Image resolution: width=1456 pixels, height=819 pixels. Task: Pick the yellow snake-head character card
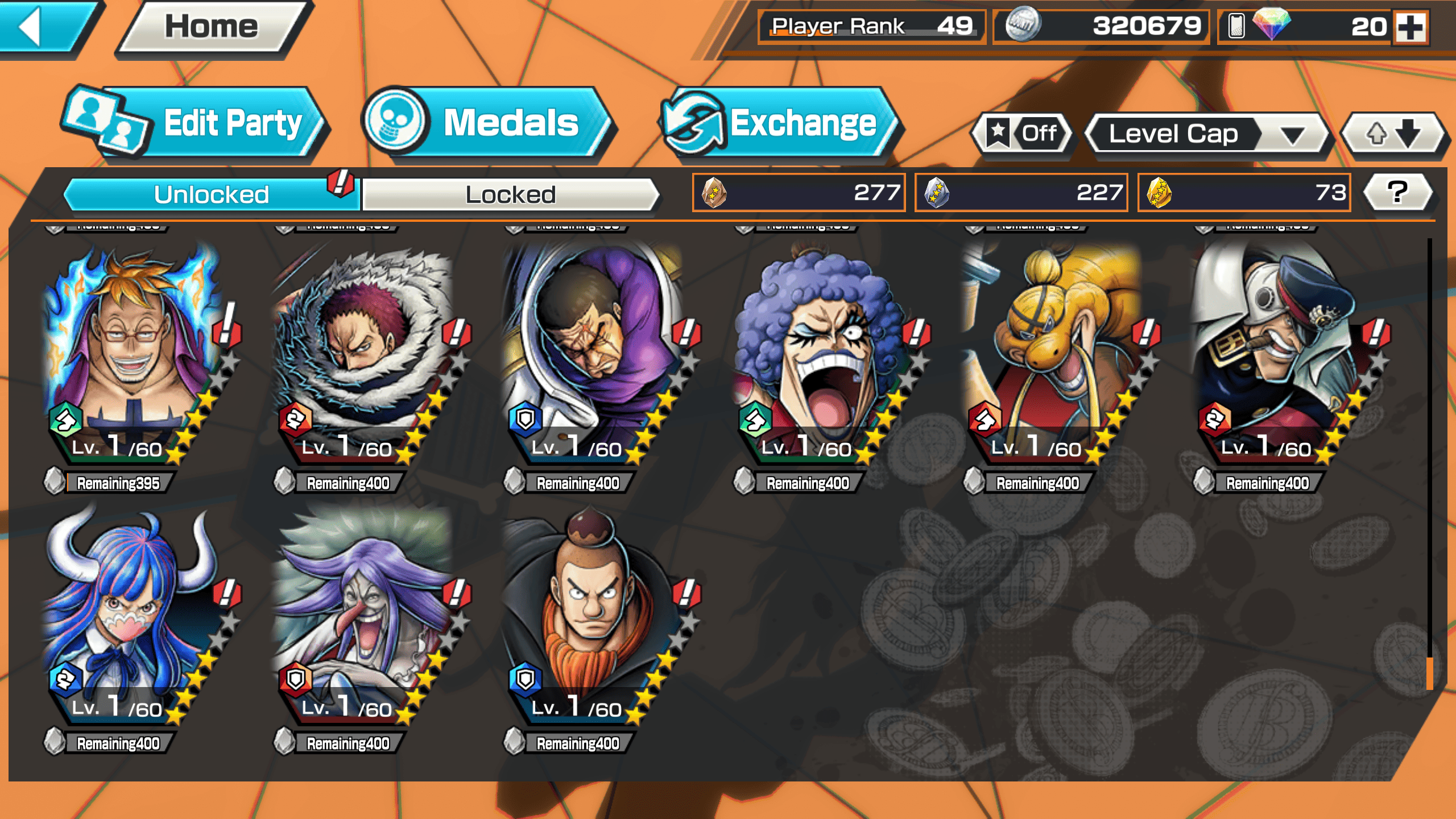[1053, 353]
